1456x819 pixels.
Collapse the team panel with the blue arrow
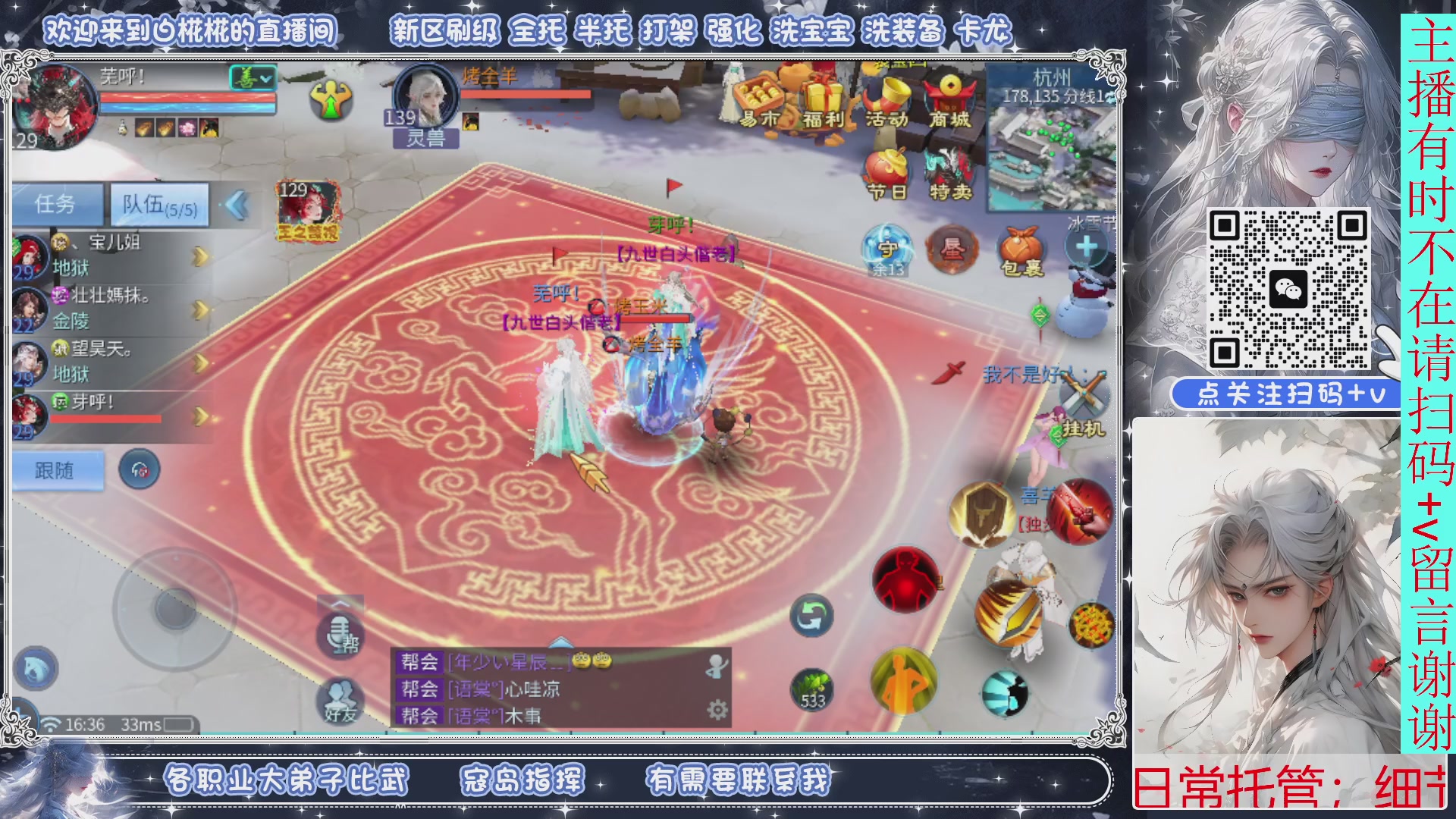(239, 205)
